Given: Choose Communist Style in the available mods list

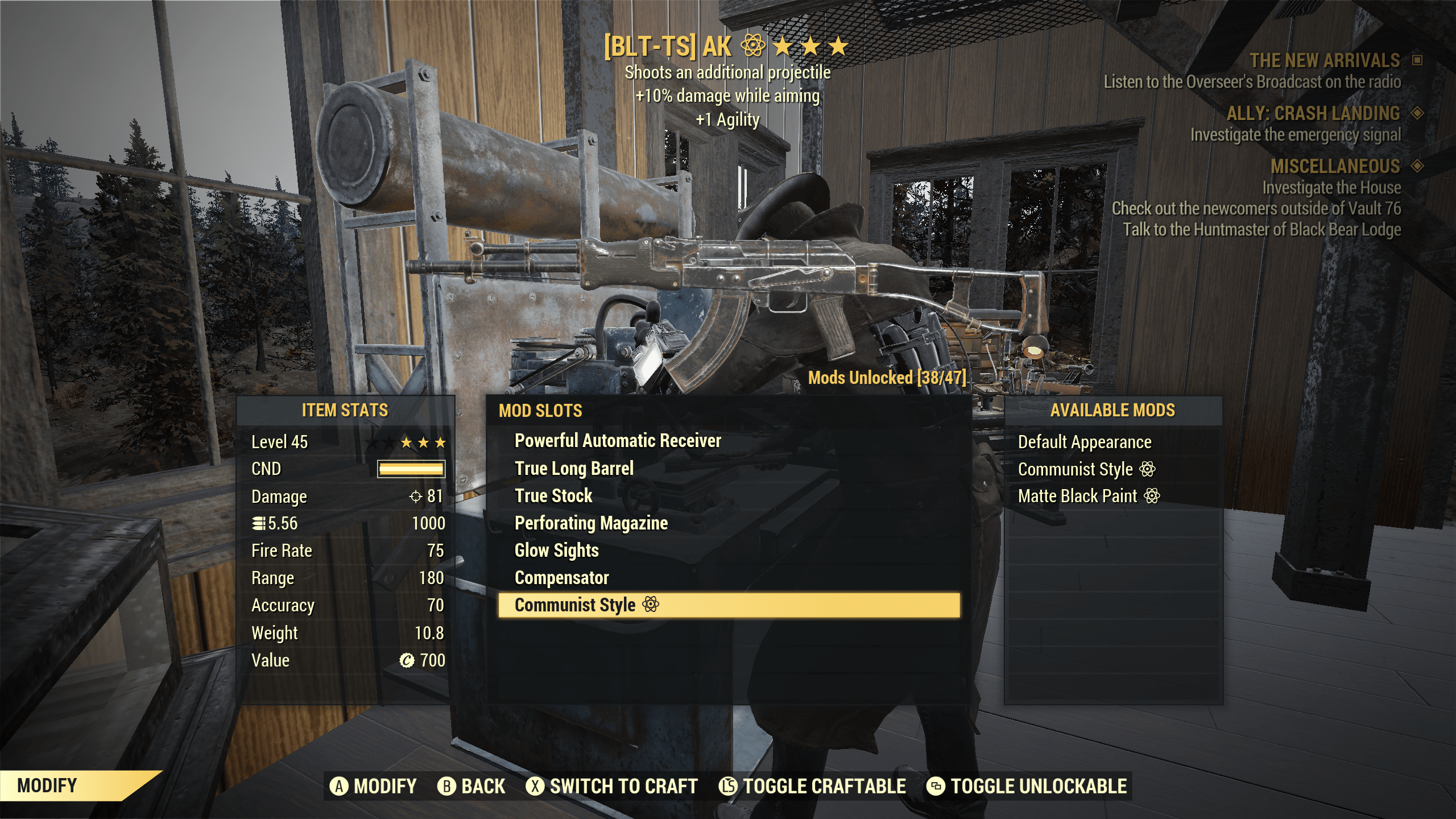Looking at the screenshot, I should [x=1075, y=469].
